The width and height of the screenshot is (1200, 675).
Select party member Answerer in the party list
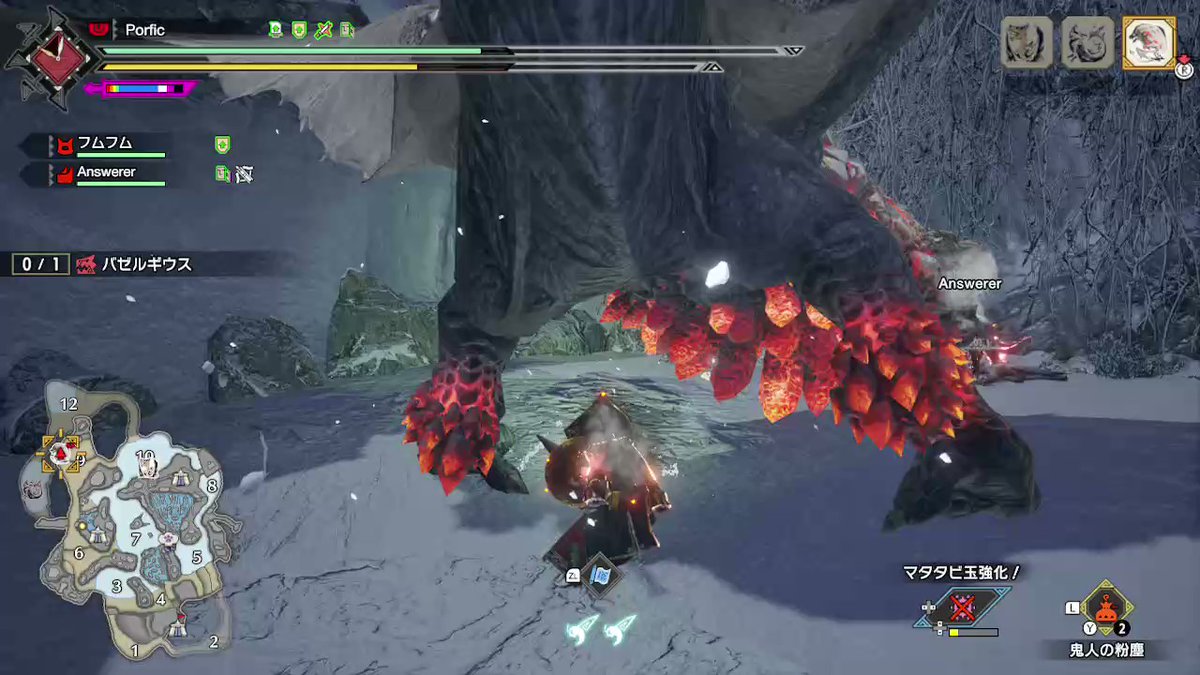coord(107,172)
